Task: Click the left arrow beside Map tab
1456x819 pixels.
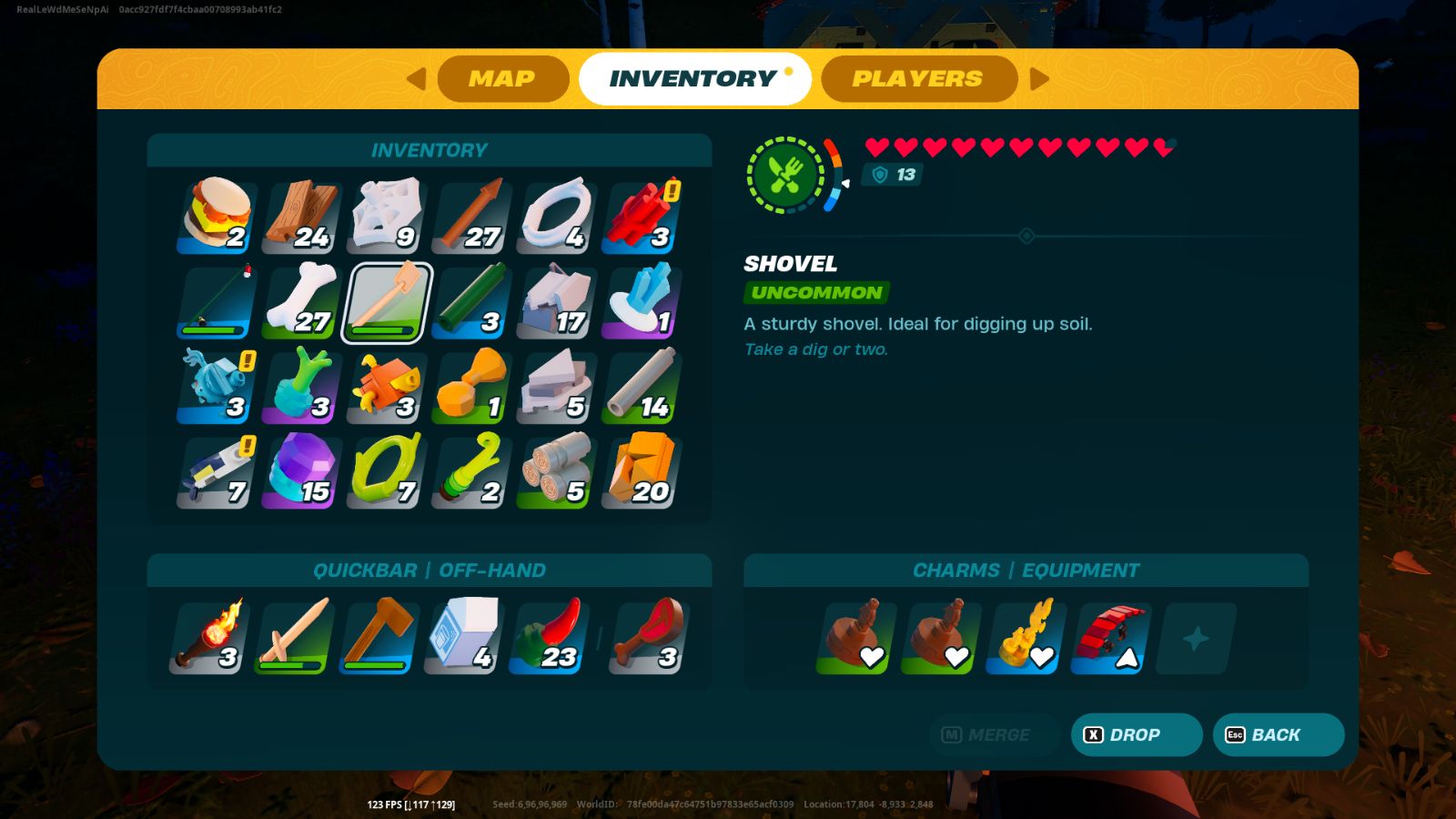Action: 417,79
